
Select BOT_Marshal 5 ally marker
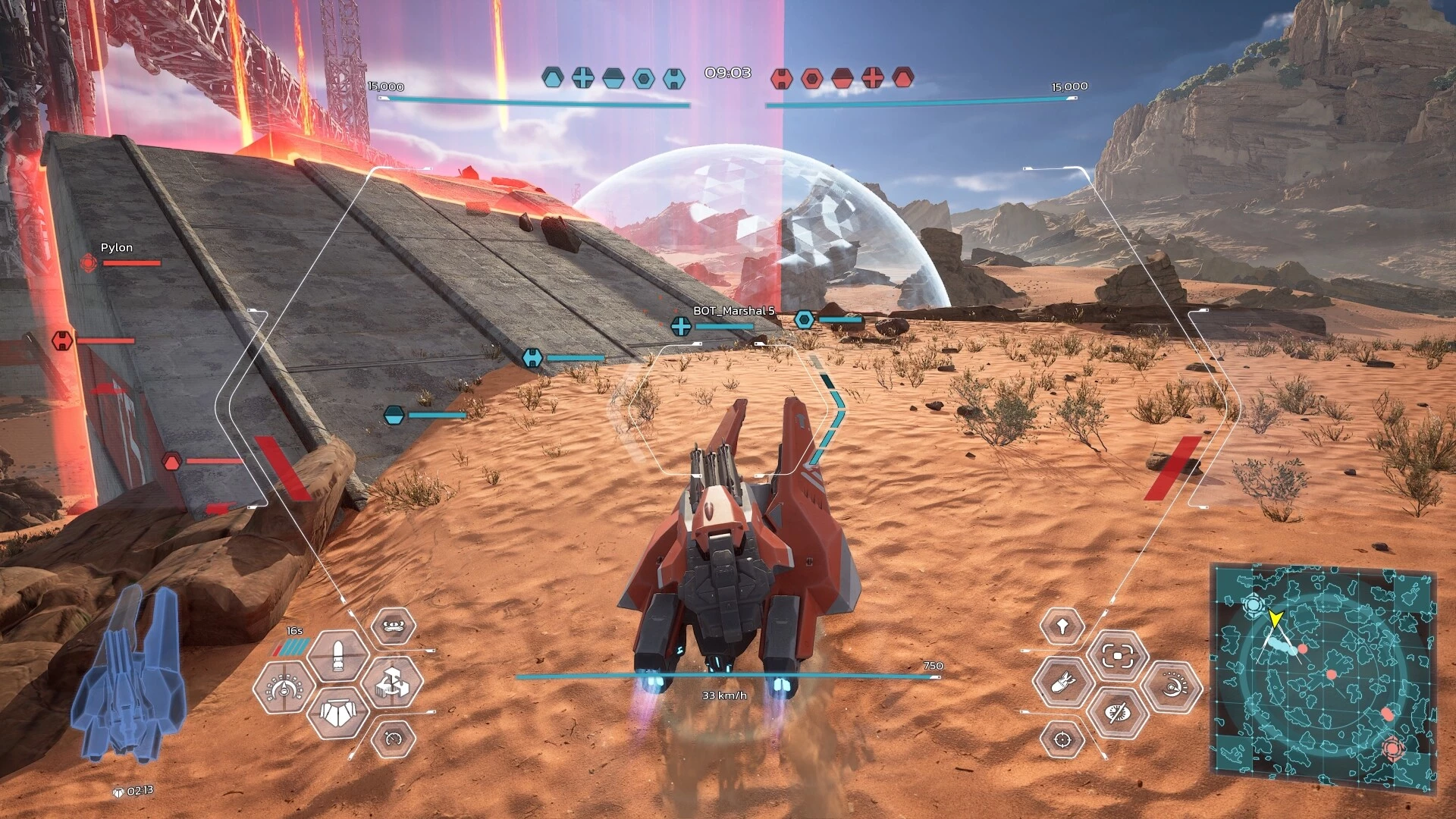(x=681, y=326)
